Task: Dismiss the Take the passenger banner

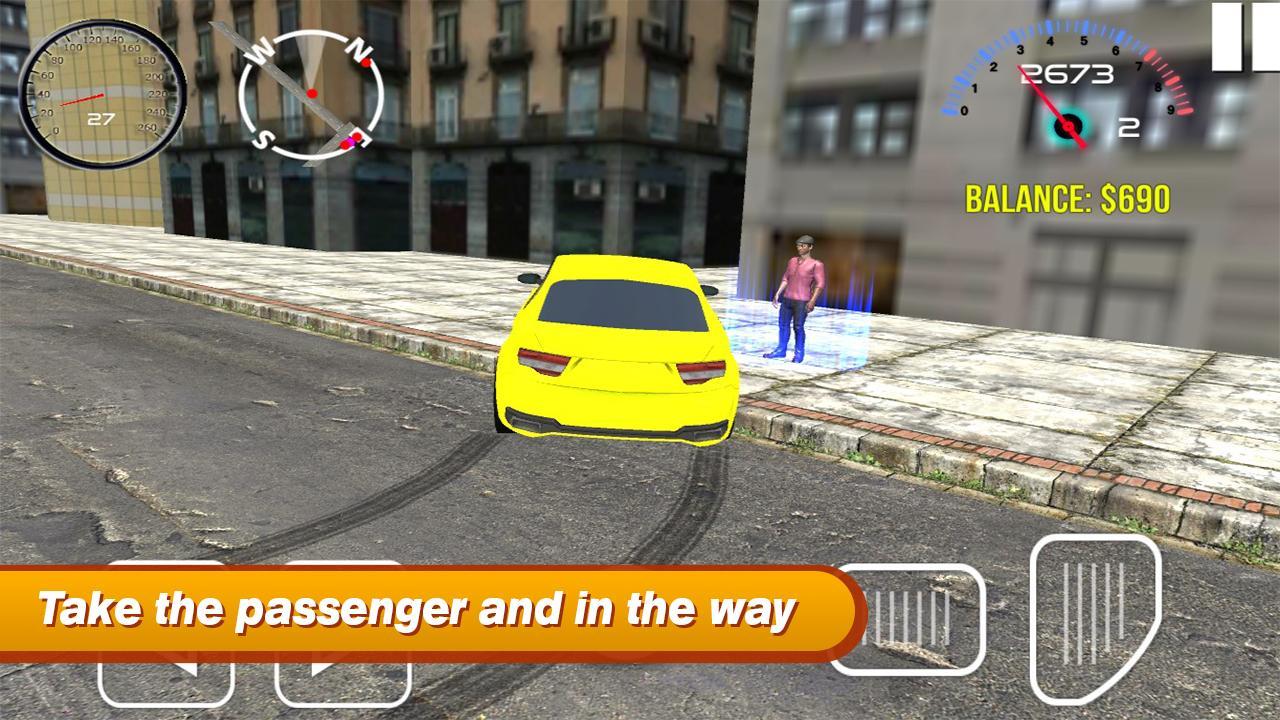Action: [420, 606]
